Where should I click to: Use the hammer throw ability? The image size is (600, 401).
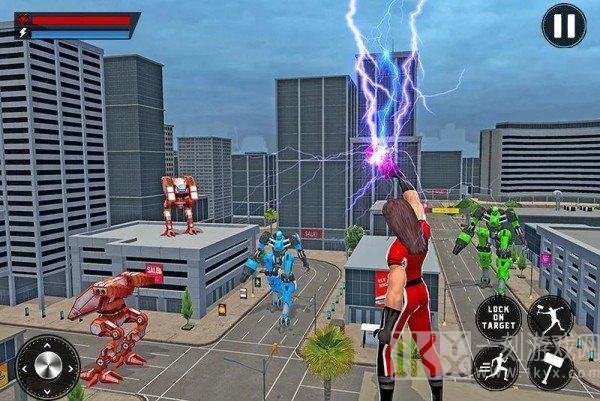[551, 317]
